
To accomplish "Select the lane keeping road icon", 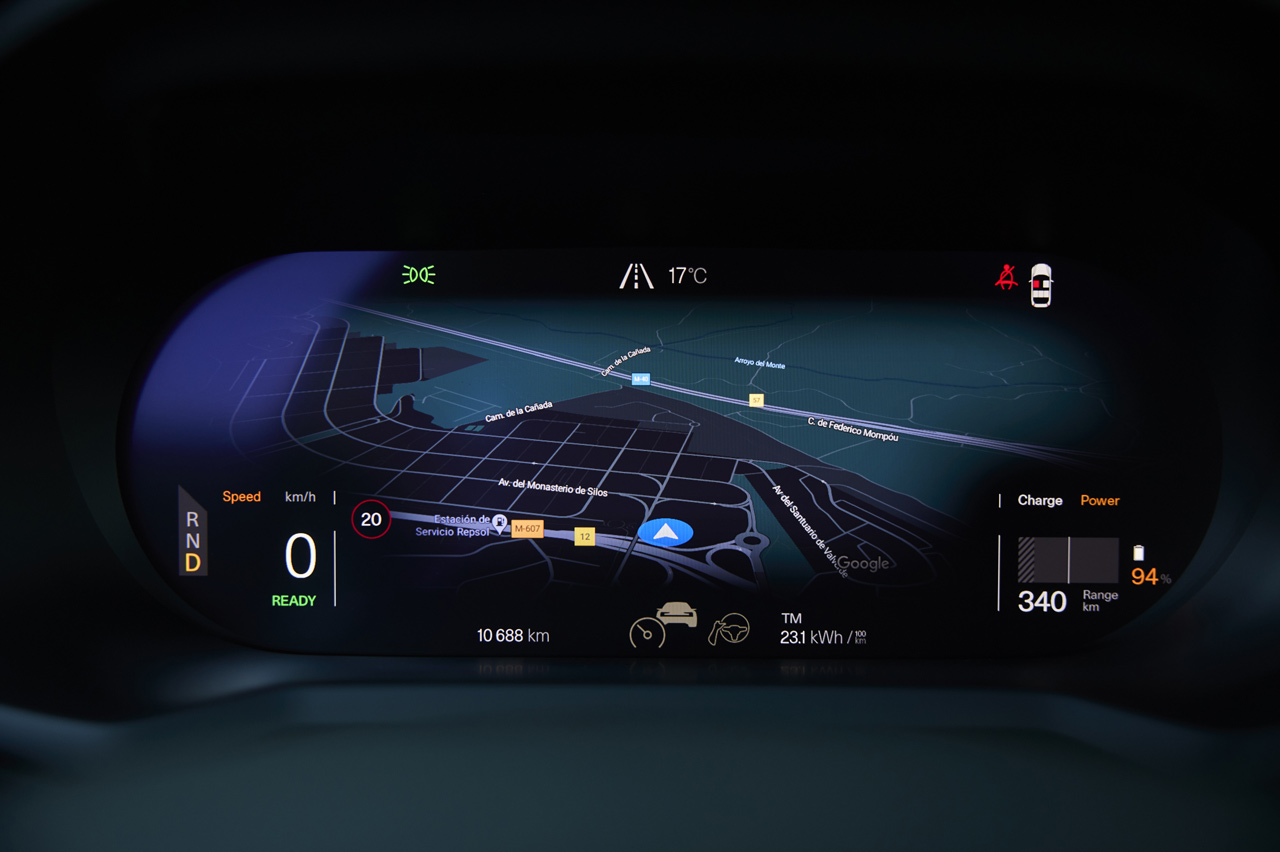I will coord(636,276).
